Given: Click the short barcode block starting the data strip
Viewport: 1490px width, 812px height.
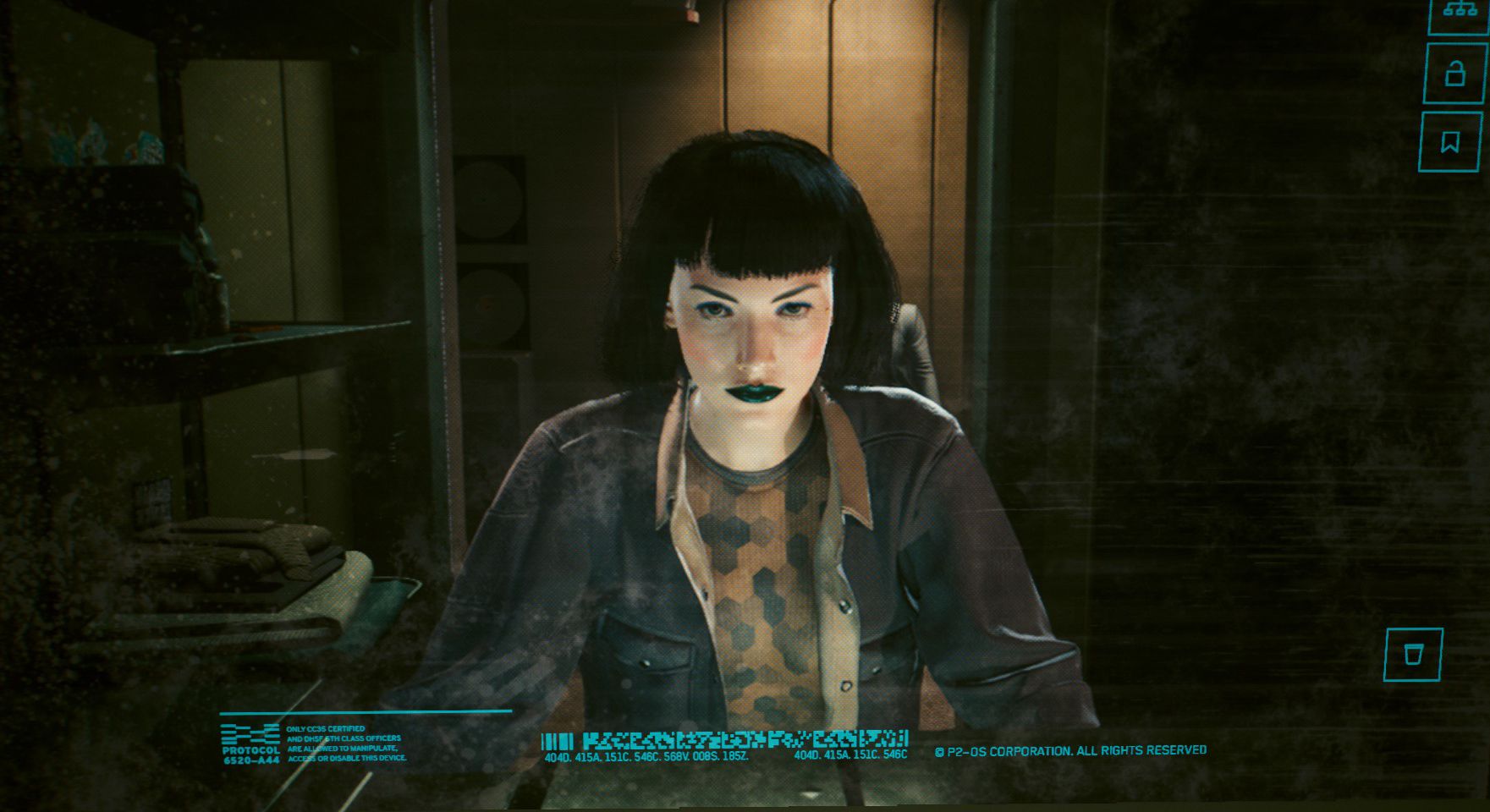Looking at the screenshot, I should (558, 738).
